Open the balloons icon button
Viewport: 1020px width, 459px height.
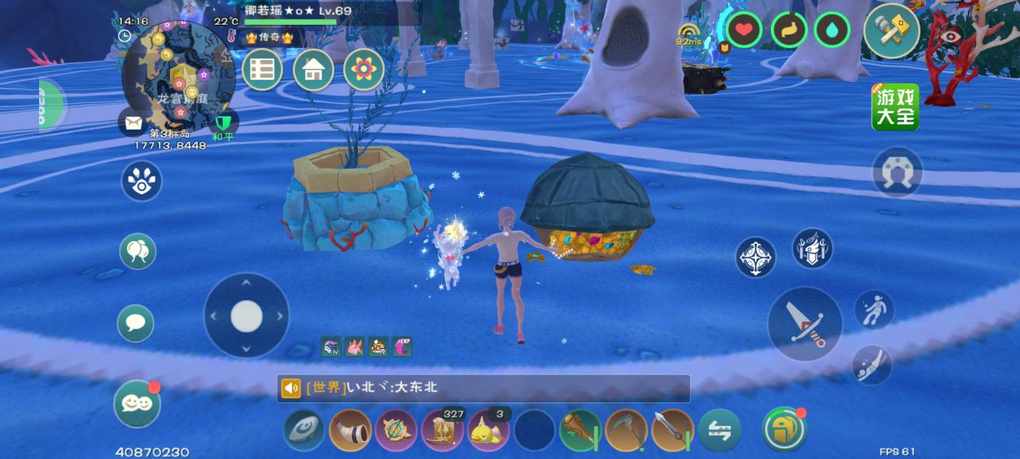[x=137, y=251]
